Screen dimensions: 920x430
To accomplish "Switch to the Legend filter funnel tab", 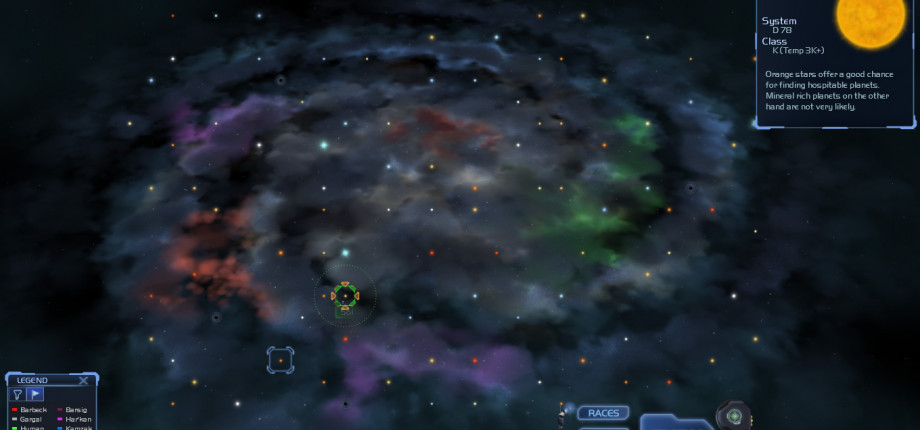I will pyautogui.click(x=18, y=394).
